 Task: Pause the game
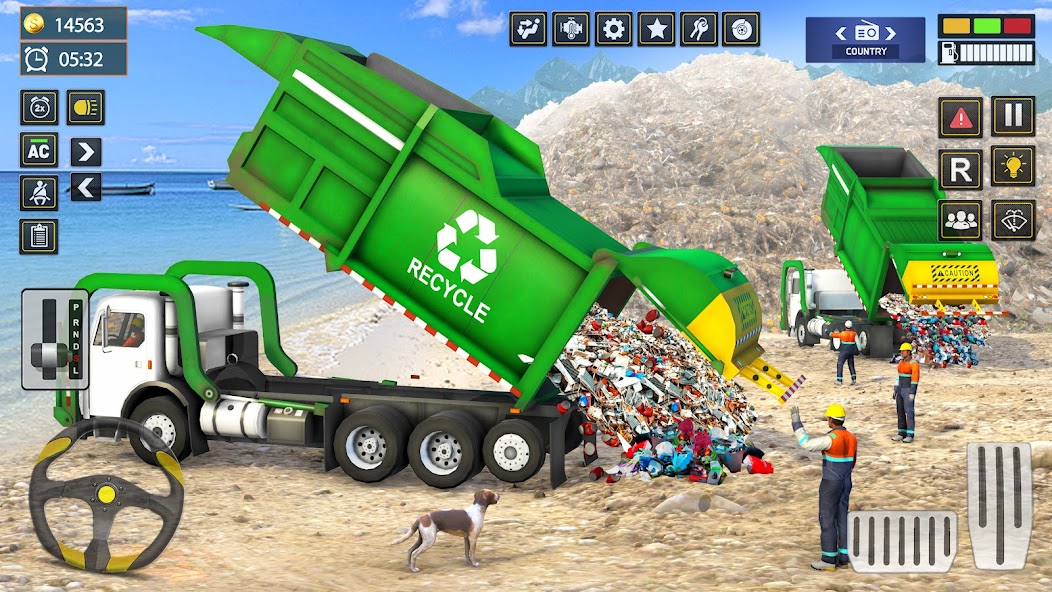pos(1013,116)
